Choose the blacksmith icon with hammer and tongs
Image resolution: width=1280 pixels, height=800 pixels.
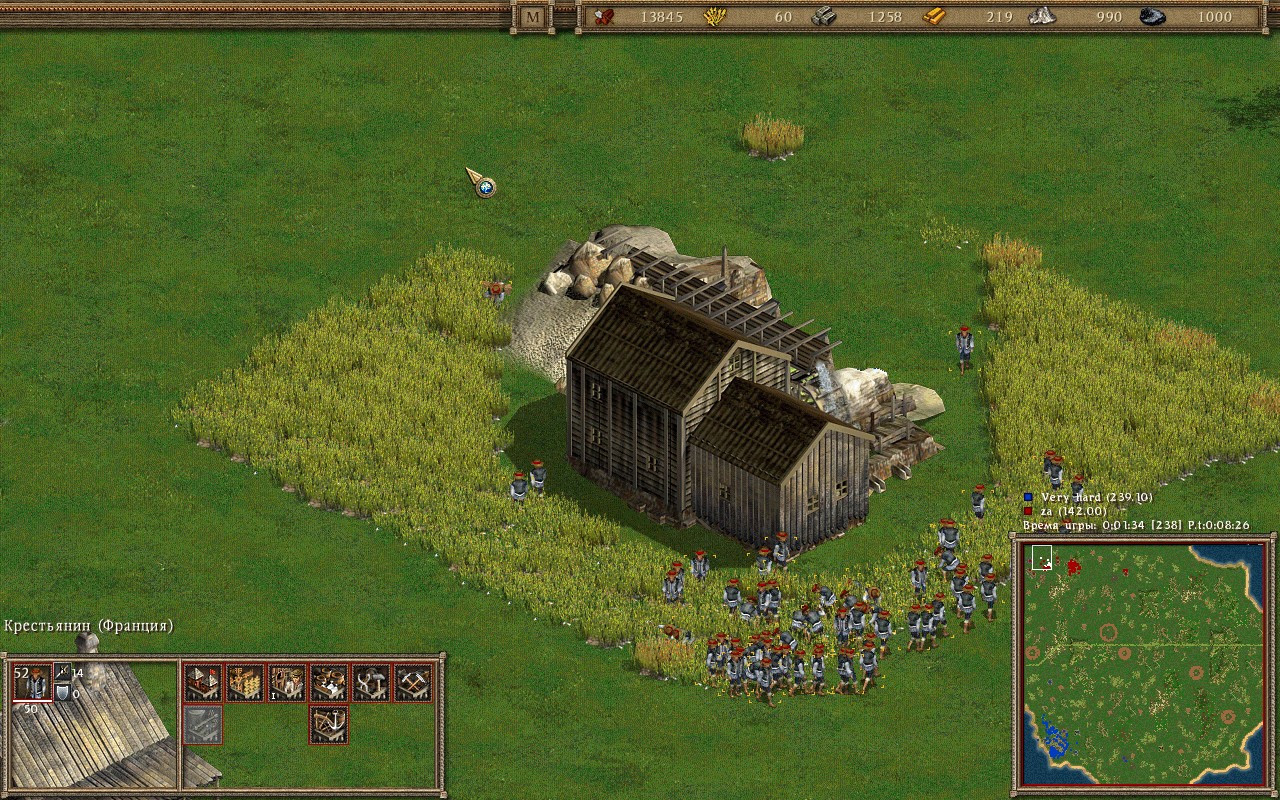(371, 682)
